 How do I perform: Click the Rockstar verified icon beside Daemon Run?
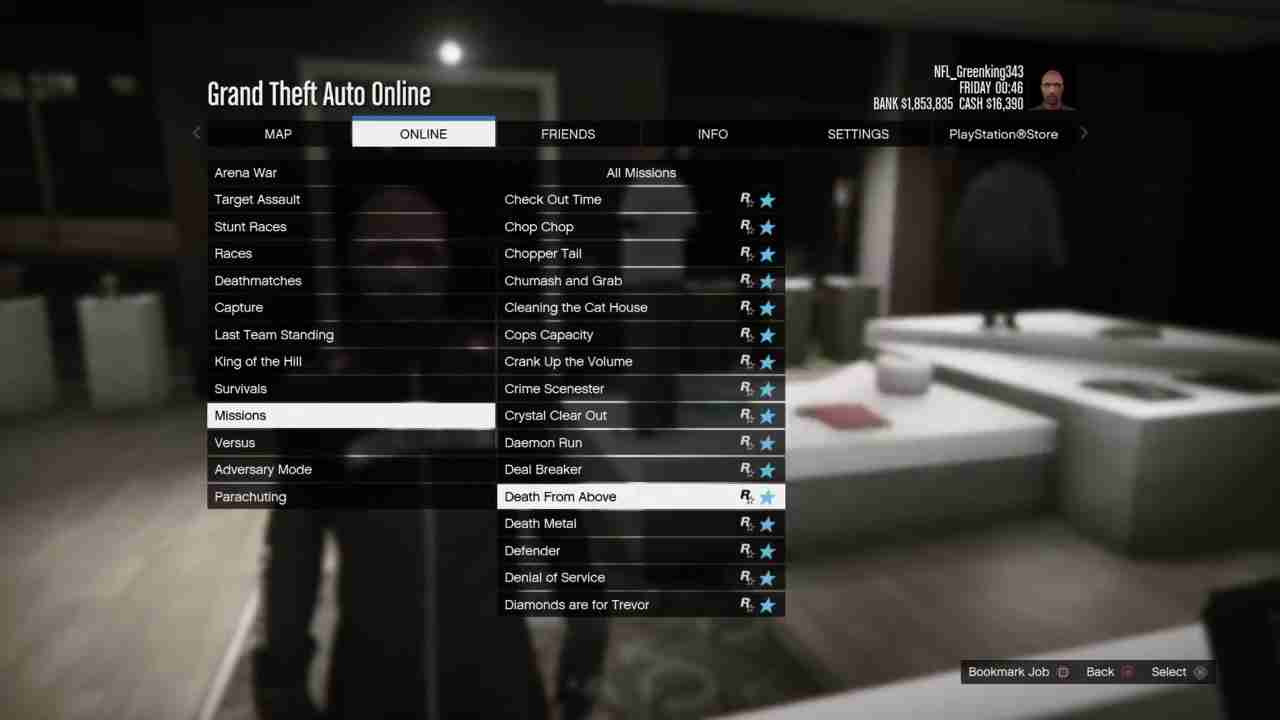coord(746,442)
